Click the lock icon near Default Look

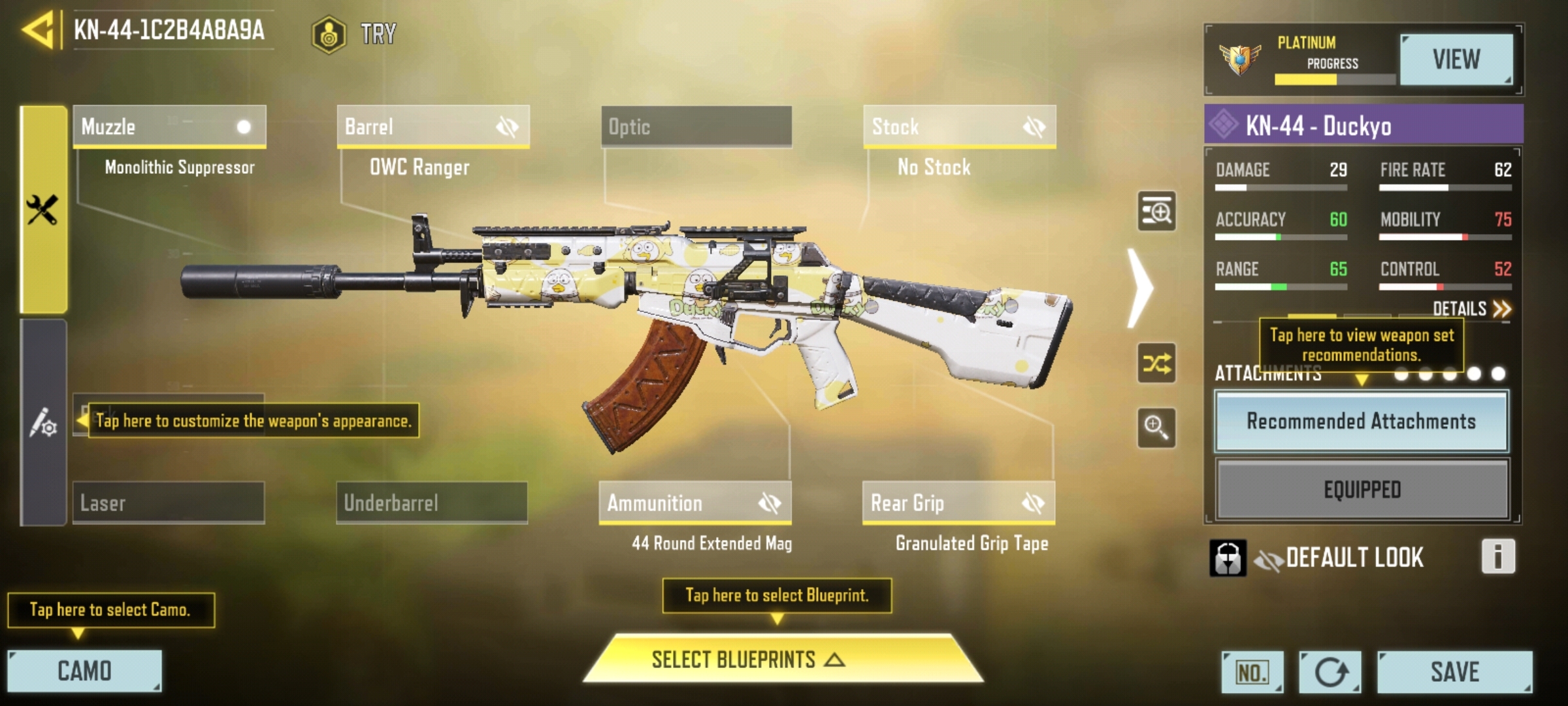1230,557
